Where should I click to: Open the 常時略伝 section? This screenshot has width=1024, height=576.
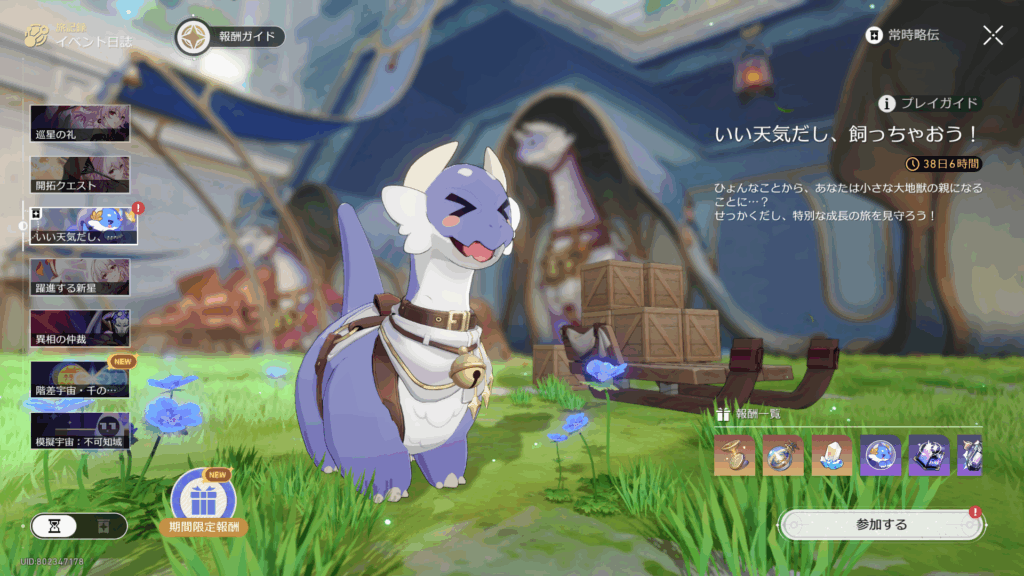point(903,36)
